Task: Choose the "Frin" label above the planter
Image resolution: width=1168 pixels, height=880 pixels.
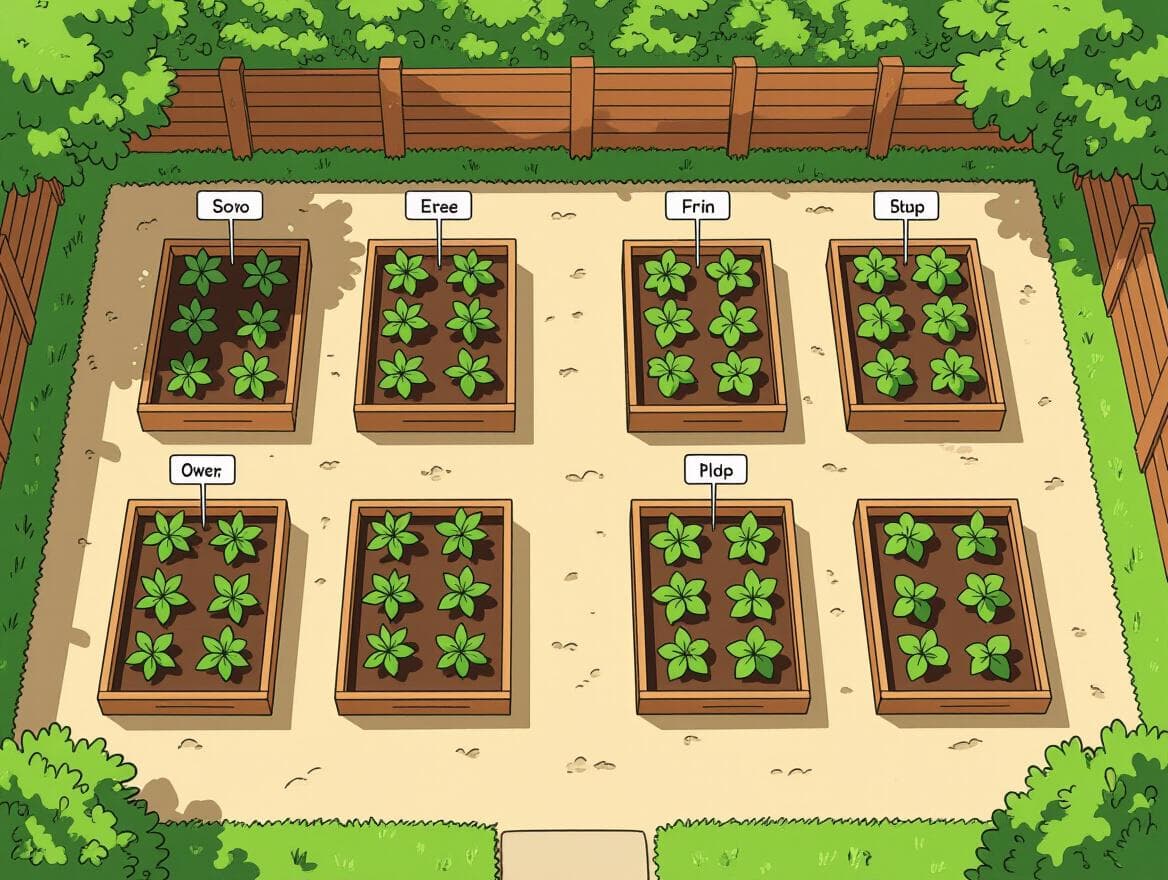Action: pyautogui.click(x=697, y=206)
